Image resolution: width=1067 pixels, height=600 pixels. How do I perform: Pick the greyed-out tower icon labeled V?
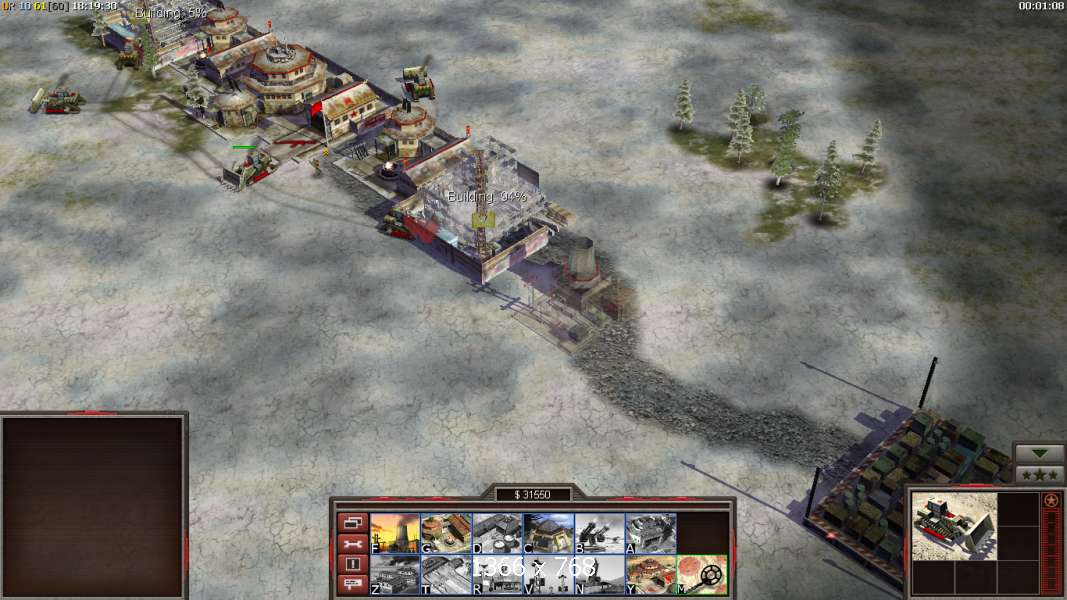click(x=548, y=575)
